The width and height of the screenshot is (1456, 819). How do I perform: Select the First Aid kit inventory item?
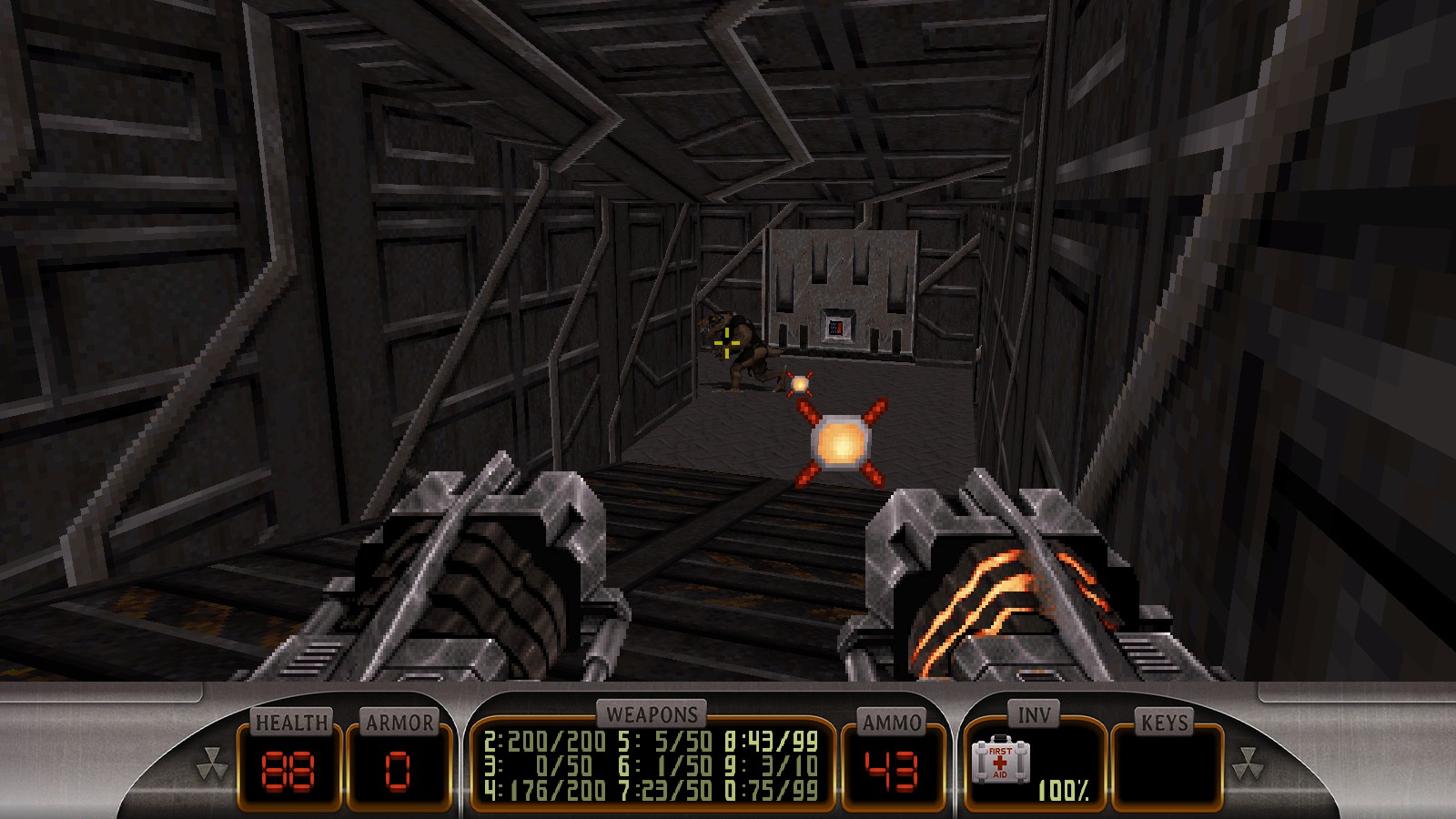[x=1000, y=761]
